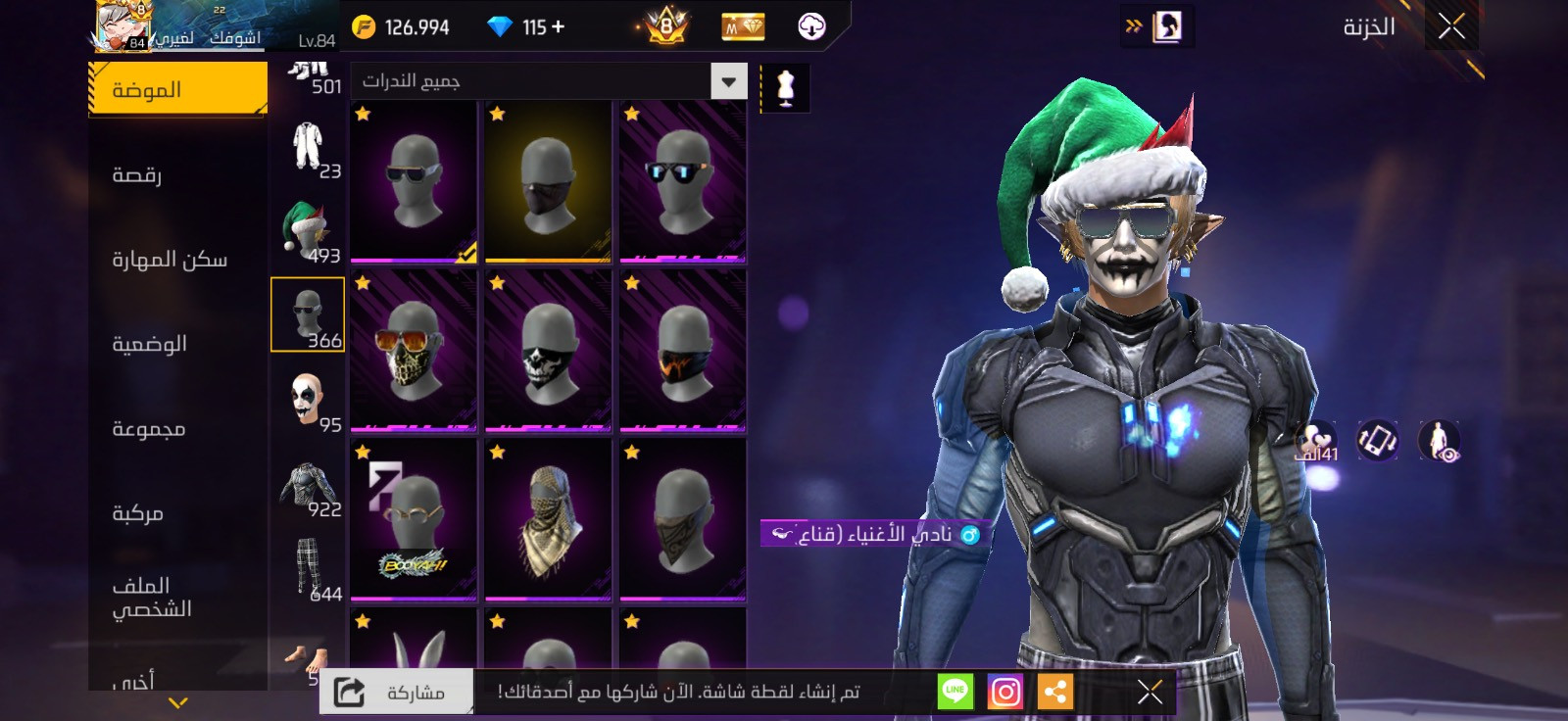Open the armored top category

pos(308,485)
